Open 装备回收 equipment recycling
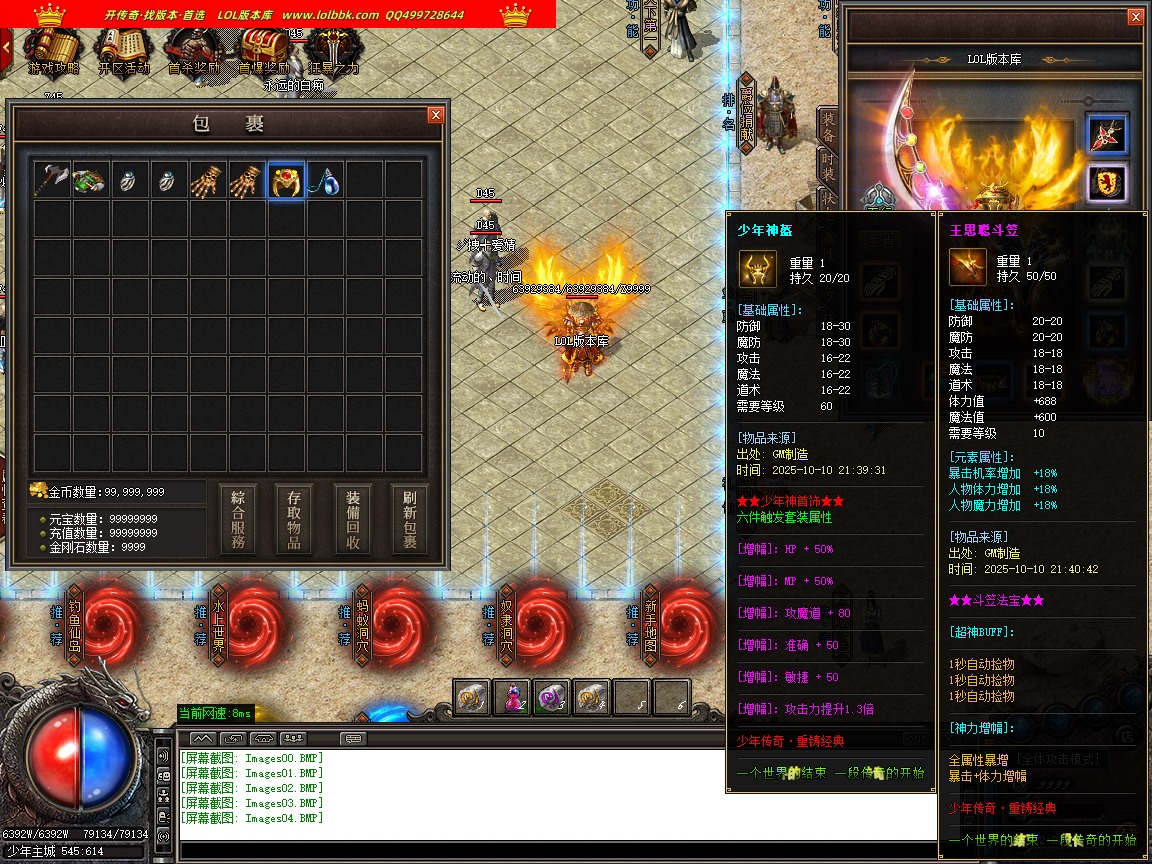This screenshot has width=1152, height=864. 353,520
